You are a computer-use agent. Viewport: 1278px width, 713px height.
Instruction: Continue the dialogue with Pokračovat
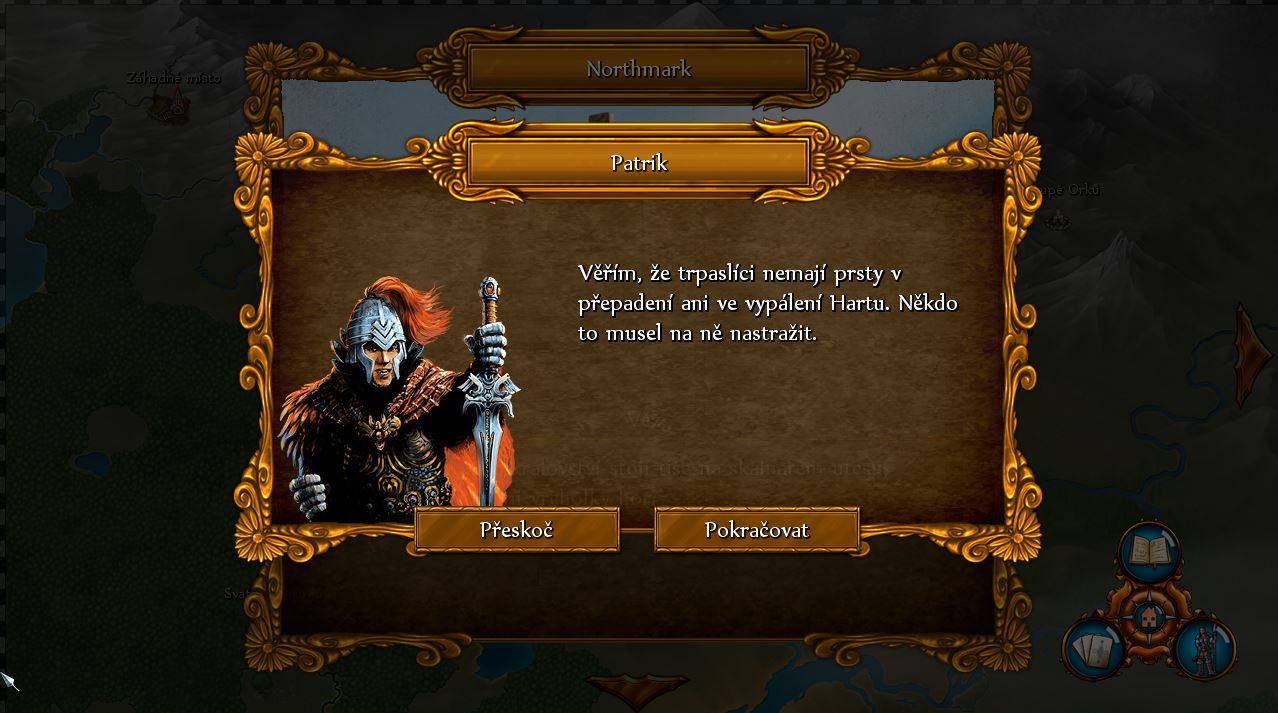[756, 530]
